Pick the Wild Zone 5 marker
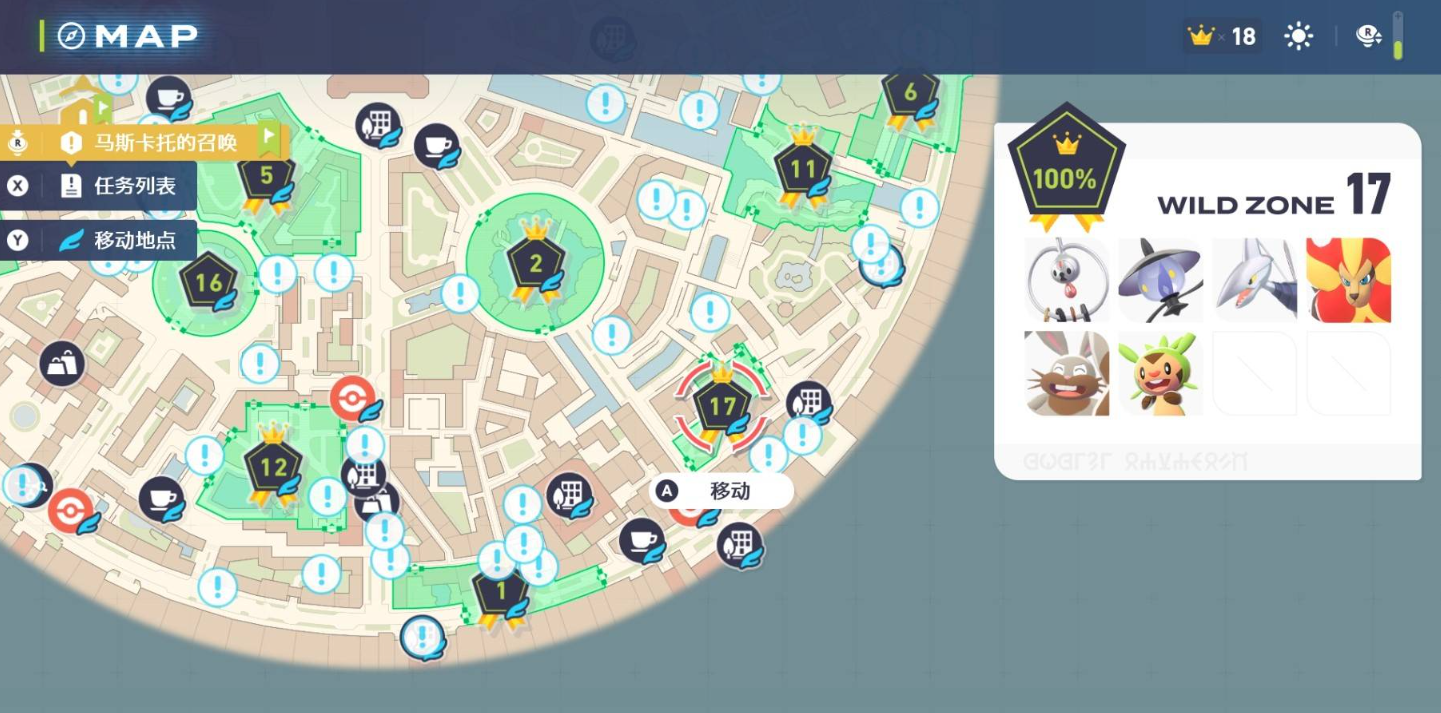 pos(266,177)
